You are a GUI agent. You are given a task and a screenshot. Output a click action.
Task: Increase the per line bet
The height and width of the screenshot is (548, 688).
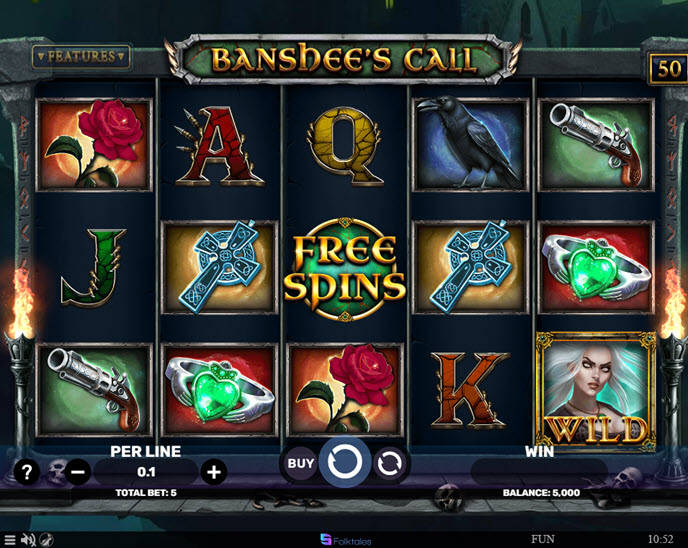[x=212, y=472]
